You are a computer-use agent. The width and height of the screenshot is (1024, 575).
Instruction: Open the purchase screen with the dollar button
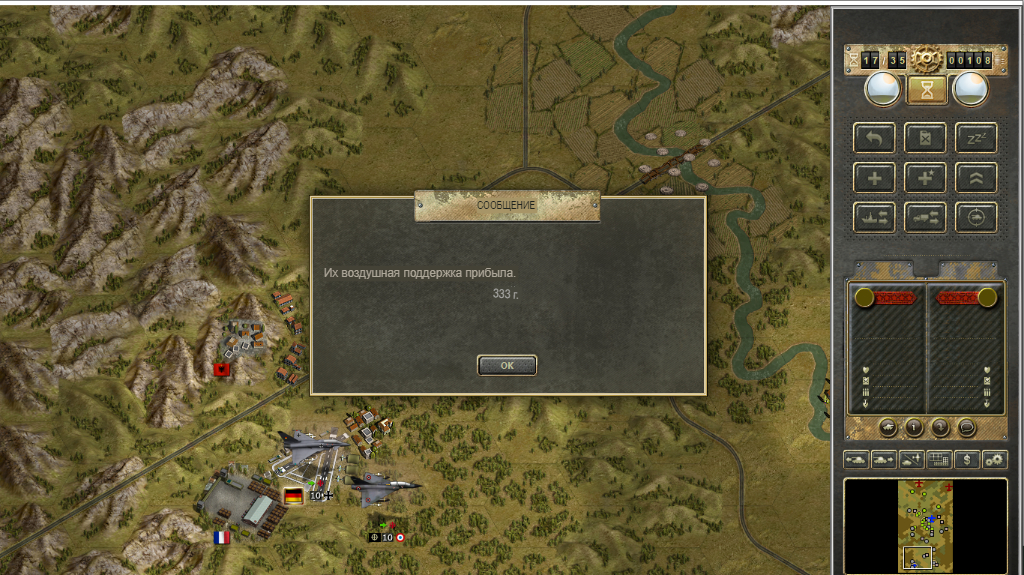click(x=966, y=459)
